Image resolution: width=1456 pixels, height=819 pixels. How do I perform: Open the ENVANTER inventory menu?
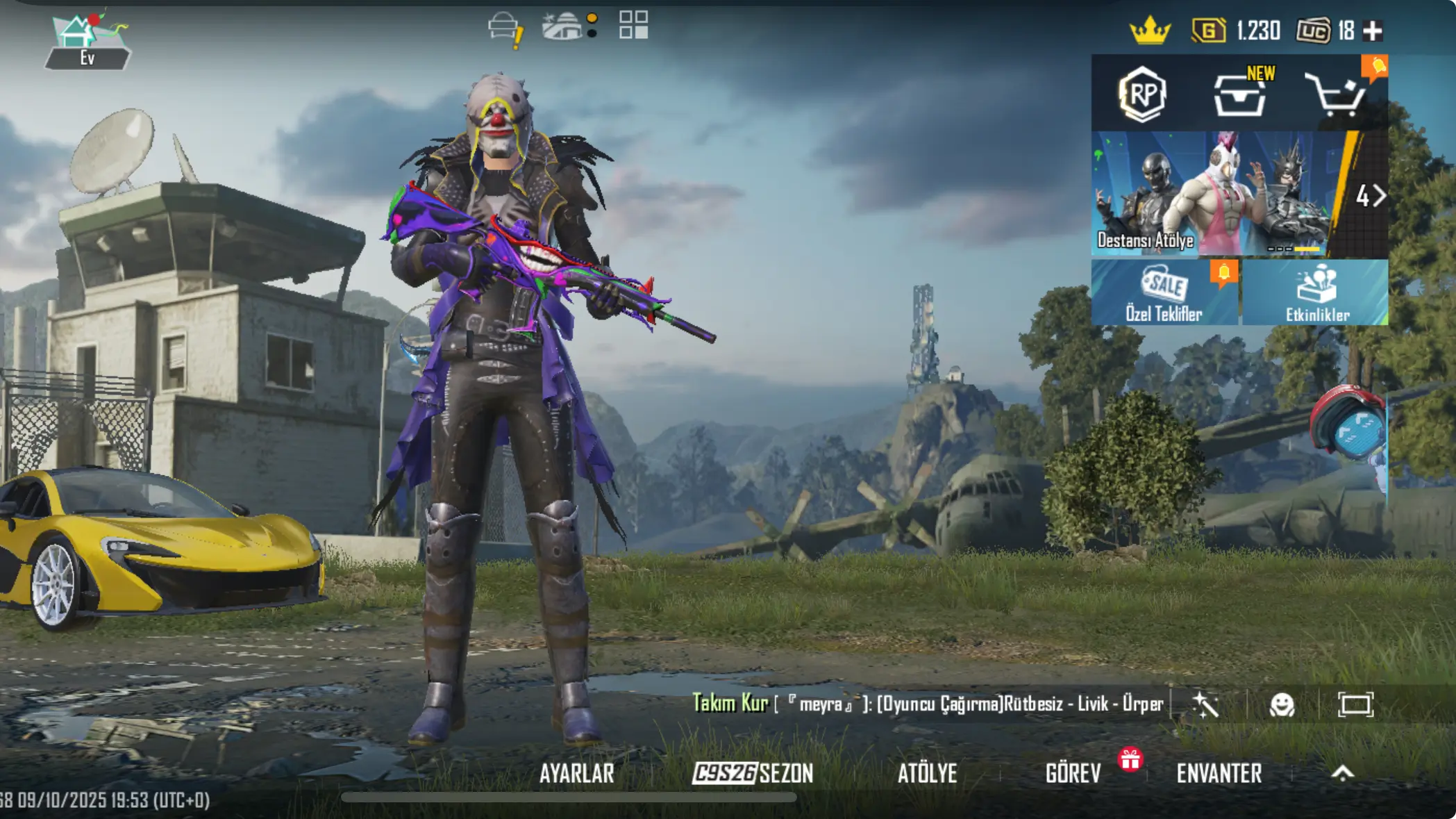click(x=1219, y=773)
